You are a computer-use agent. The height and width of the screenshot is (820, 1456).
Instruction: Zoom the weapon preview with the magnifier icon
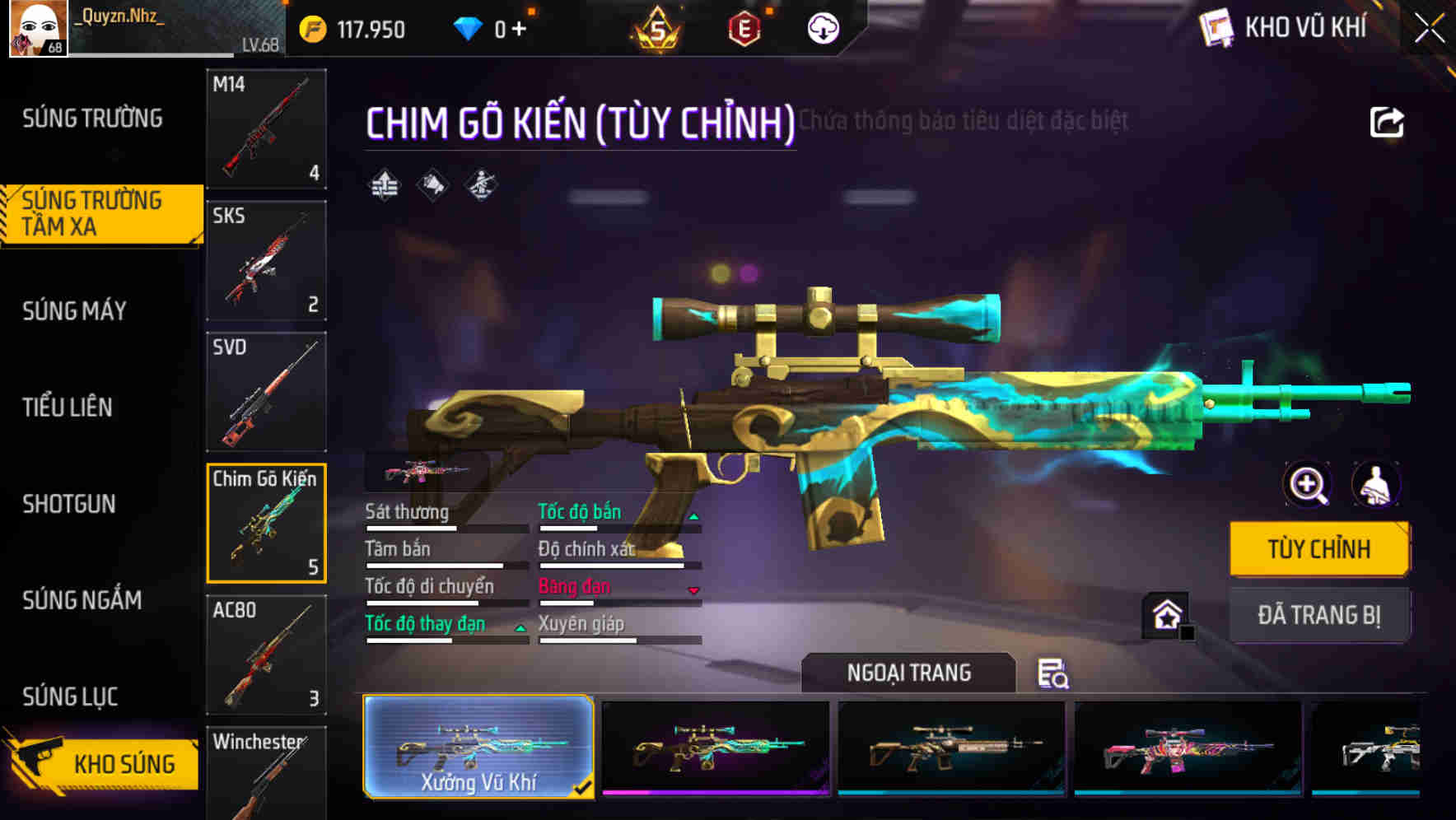pyautogui.click(x=1308, y=485)
